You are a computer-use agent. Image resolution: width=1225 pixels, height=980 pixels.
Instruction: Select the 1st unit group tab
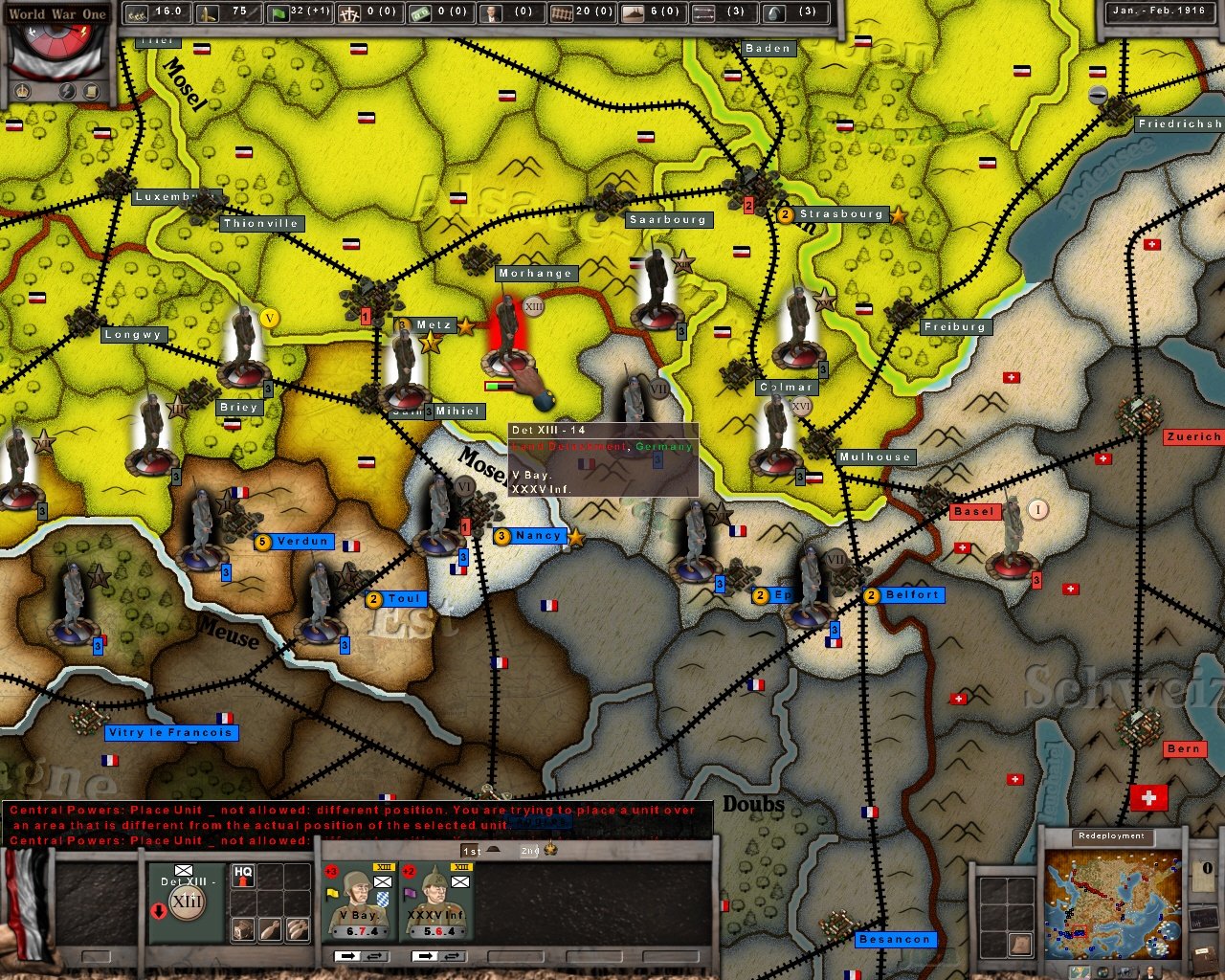[x=471, y=850]
